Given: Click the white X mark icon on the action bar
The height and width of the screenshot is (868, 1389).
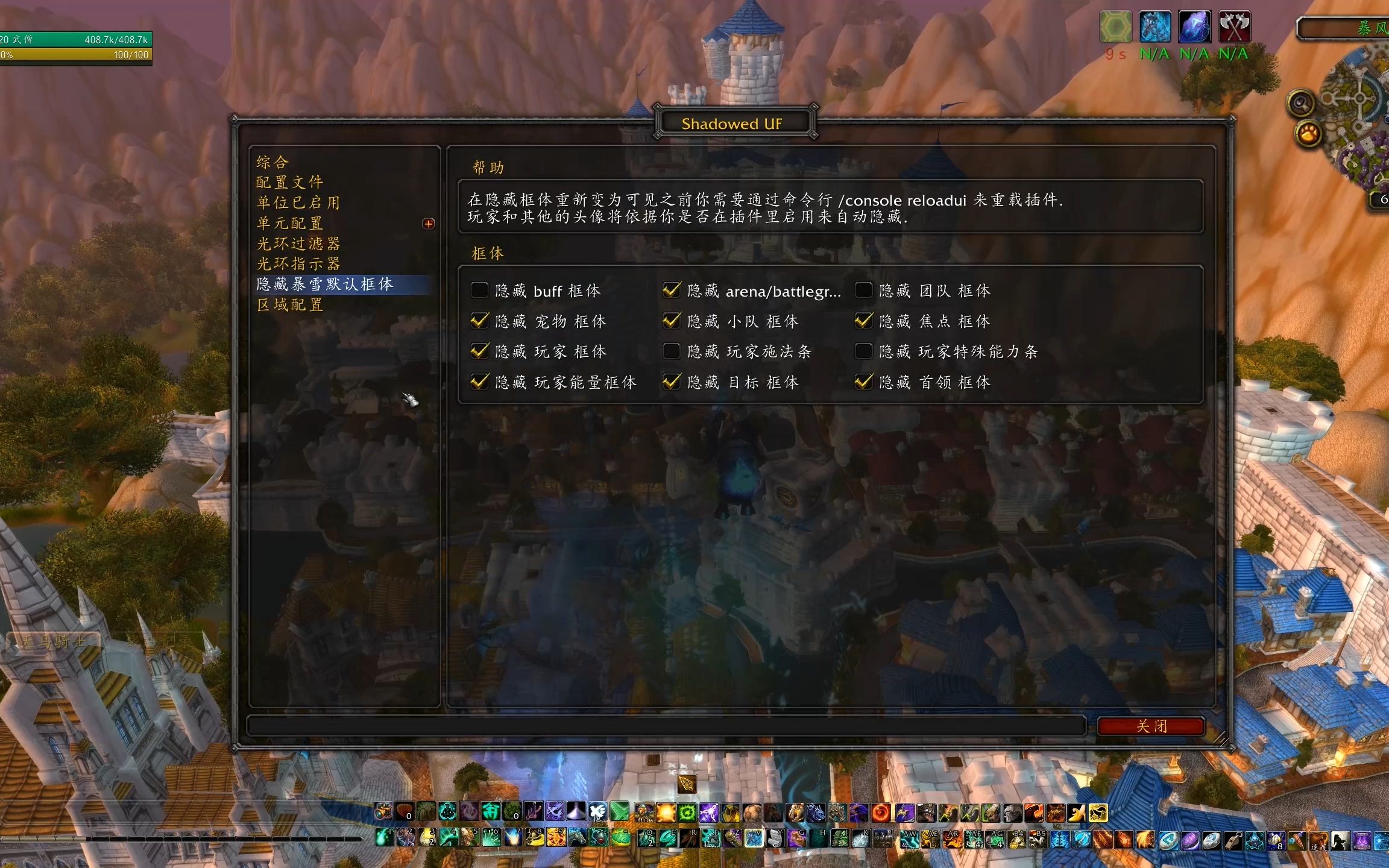Looking at the screenshot, I should tap(597, 811).
